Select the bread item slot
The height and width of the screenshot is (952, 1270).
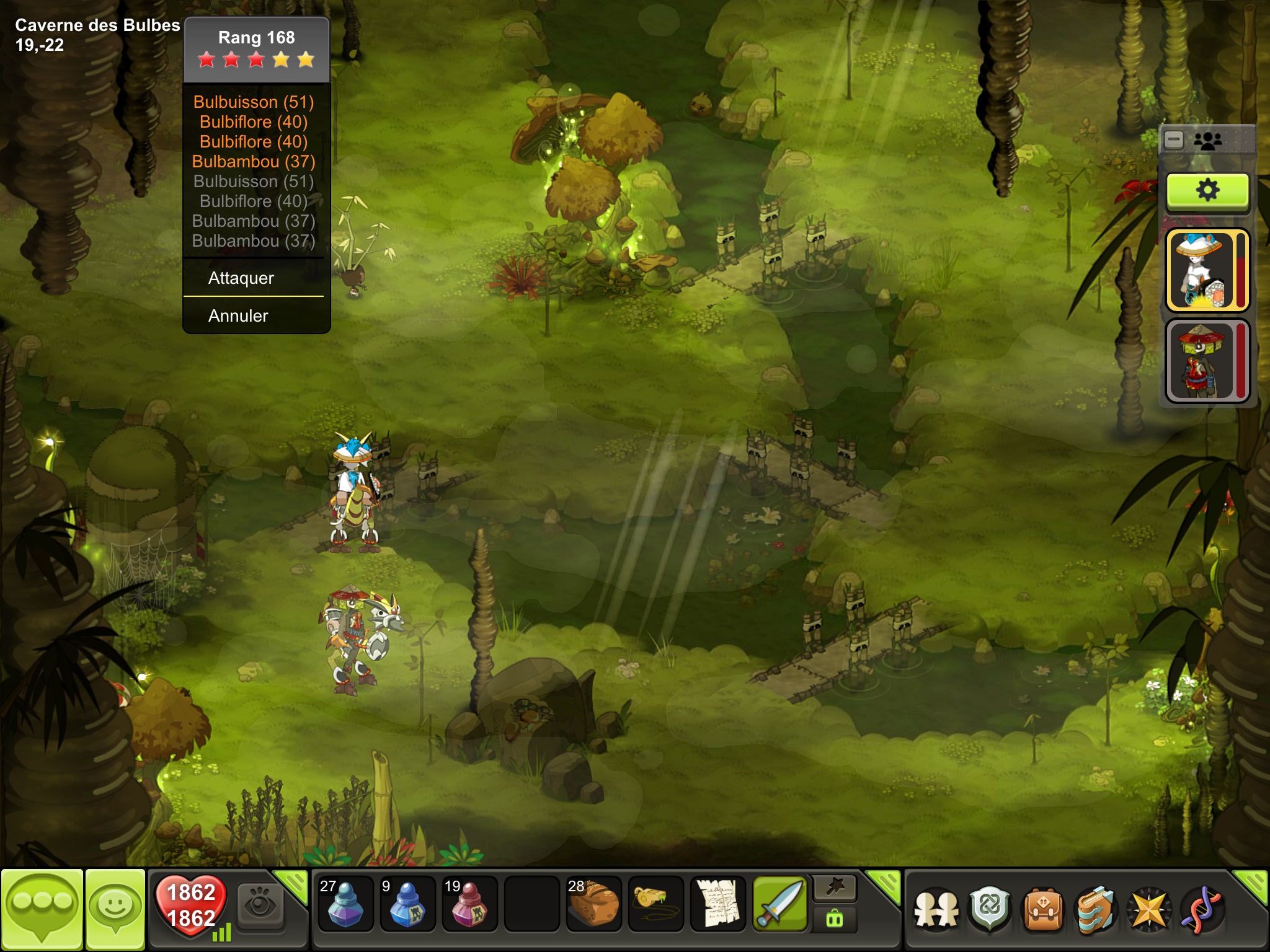[x=593, y=904]
